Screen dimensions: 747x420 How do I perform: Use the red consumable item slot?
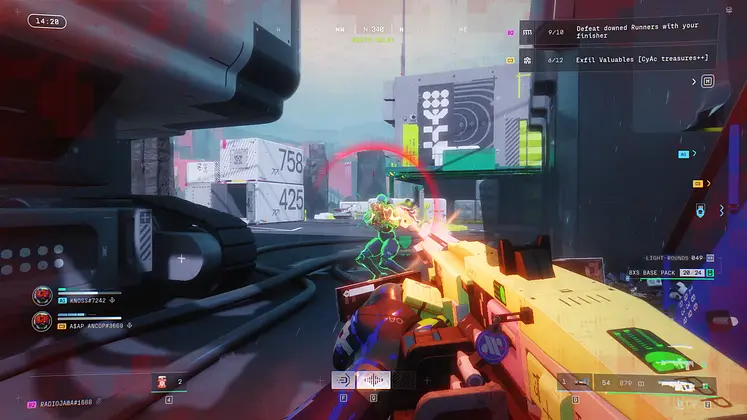(163, 381)
